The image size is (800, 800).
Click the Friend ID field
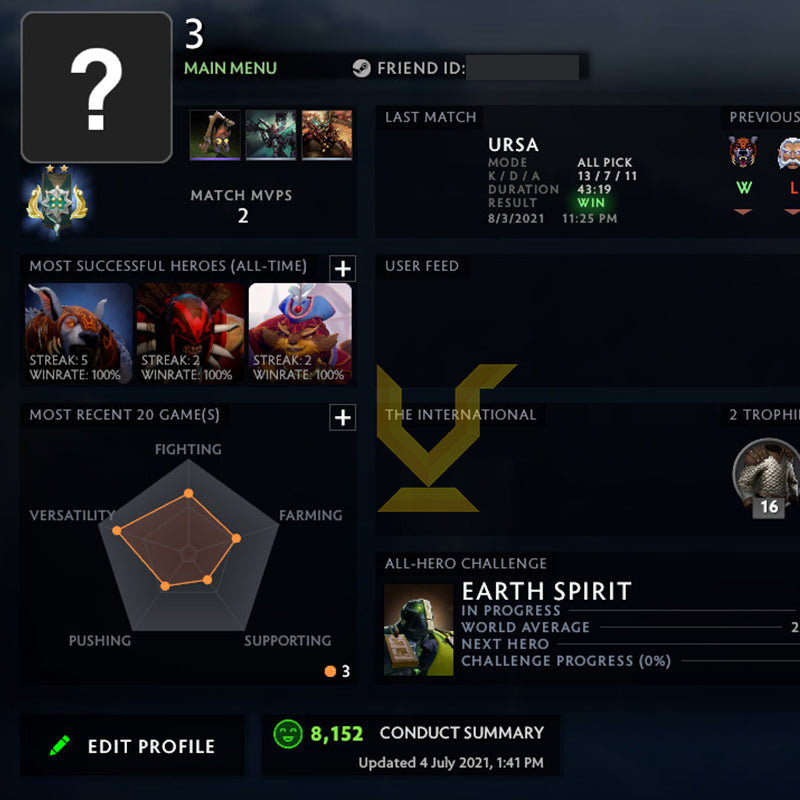(x=522, y=68)
